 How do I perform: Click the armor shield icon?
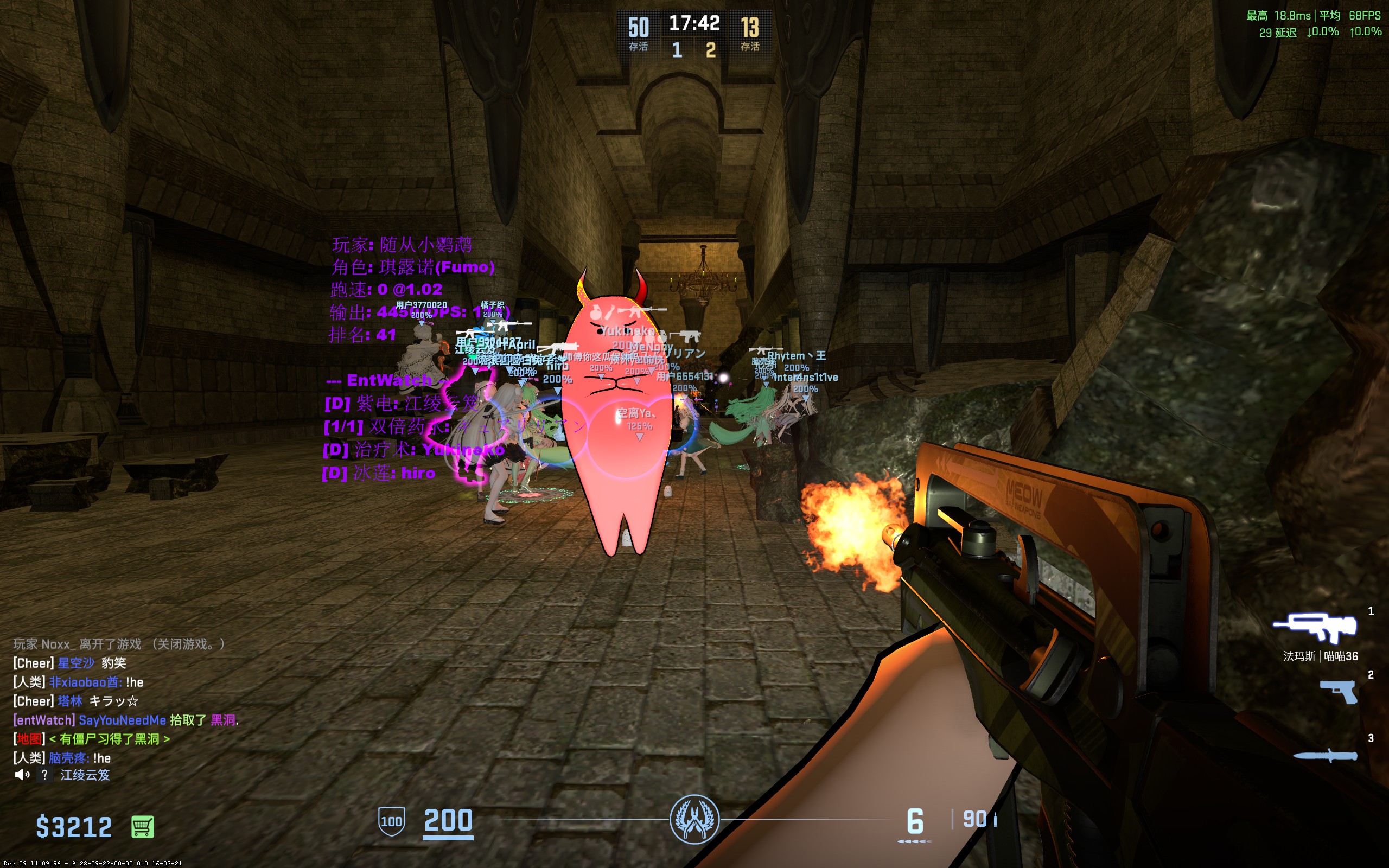(x=391, y=821)
